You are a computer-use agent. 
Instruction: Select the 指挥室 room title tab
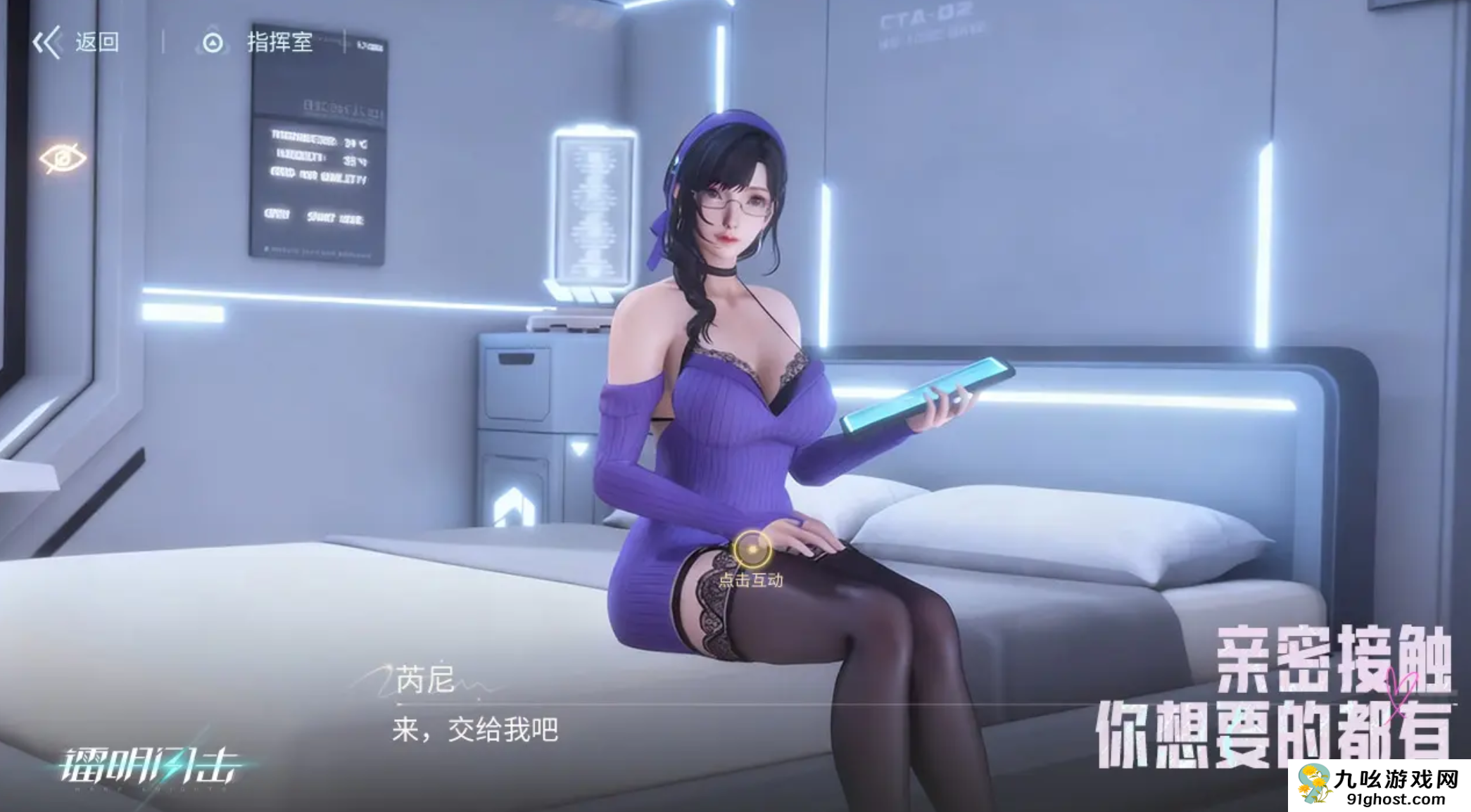[279, 44]
